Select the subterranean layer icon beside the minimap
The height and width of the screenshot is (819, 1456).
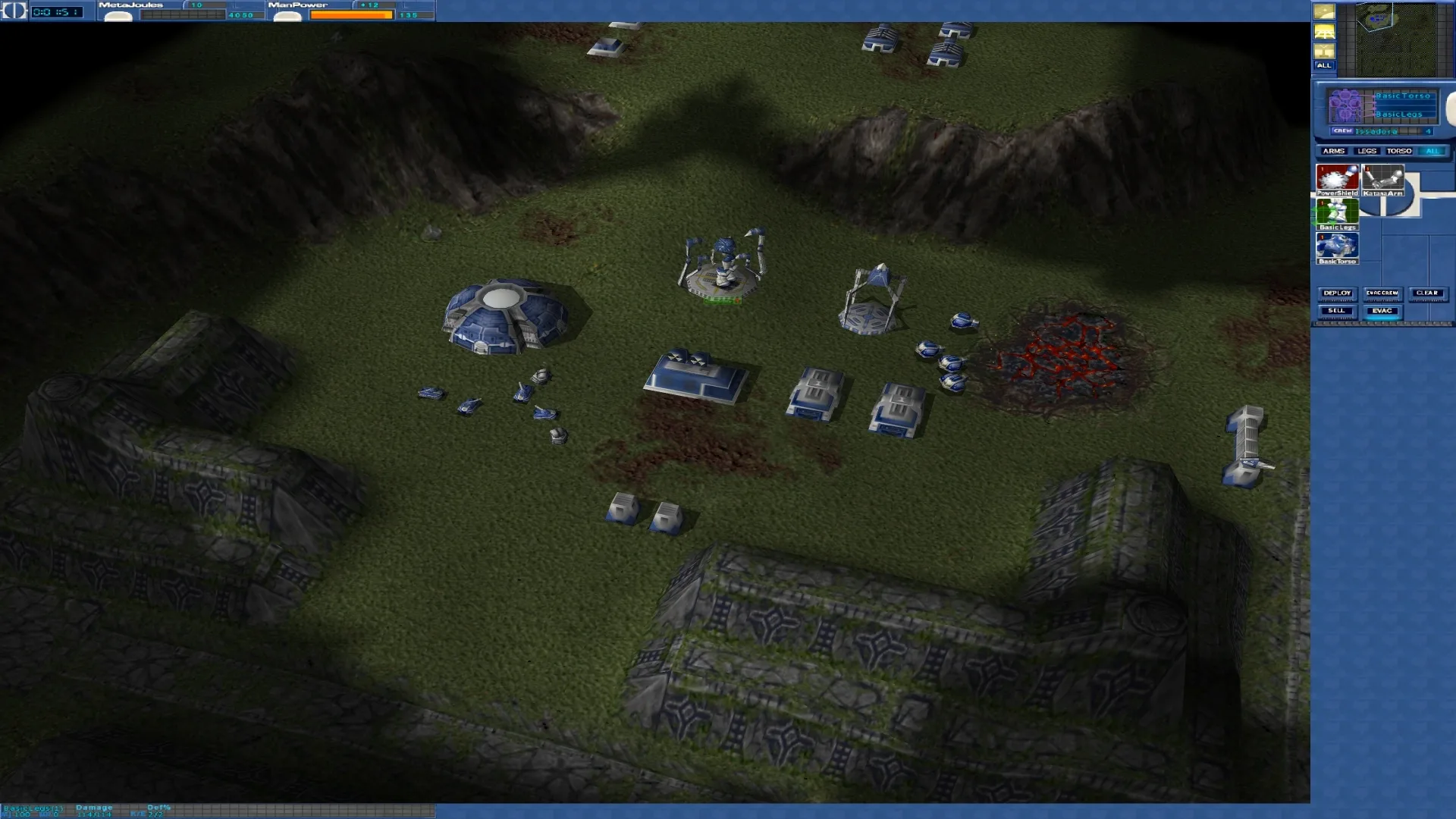tap(1324, 51)
